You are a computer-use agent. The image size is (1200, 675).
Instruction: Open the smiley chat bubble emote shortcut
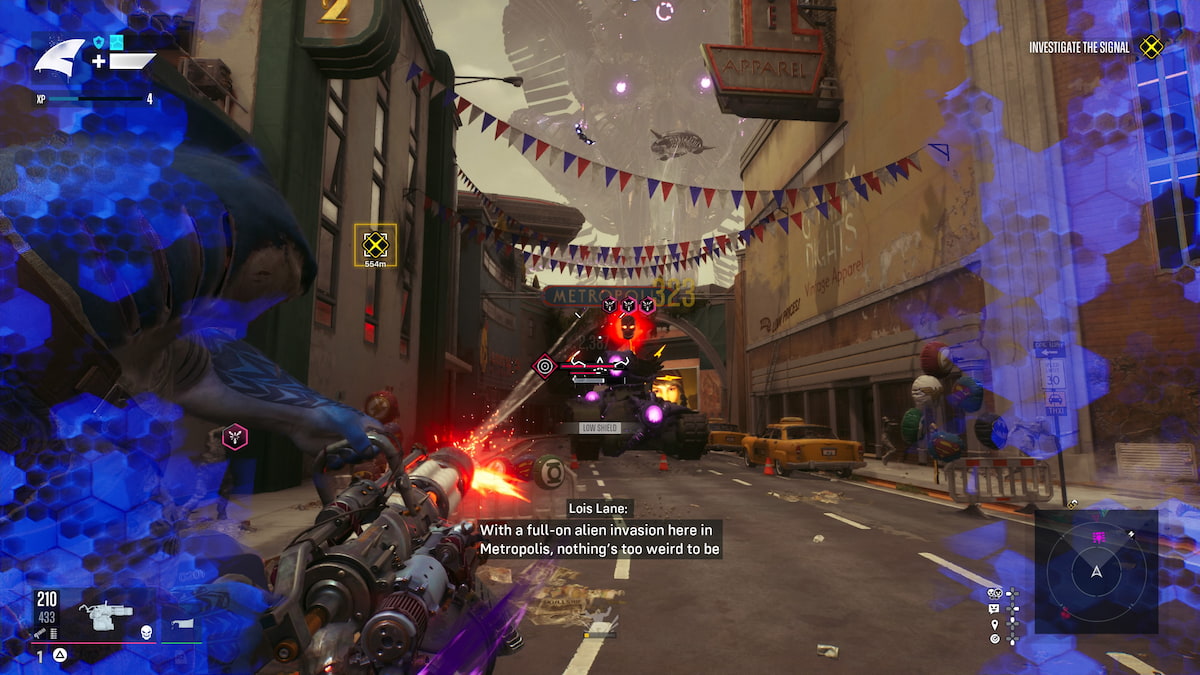(995, 608)
